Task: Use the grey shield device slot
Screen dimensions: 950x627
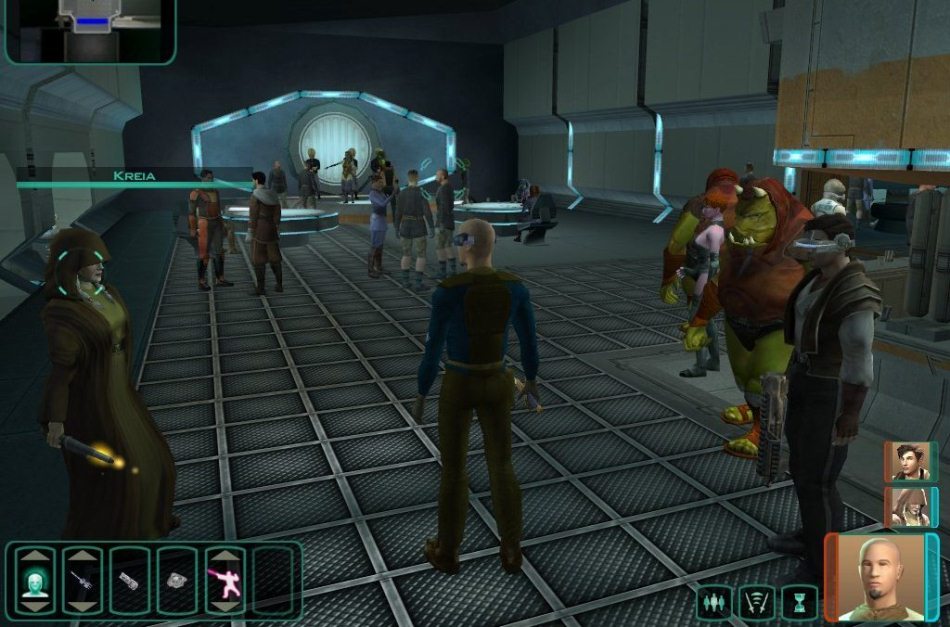Action: [177, 581]
